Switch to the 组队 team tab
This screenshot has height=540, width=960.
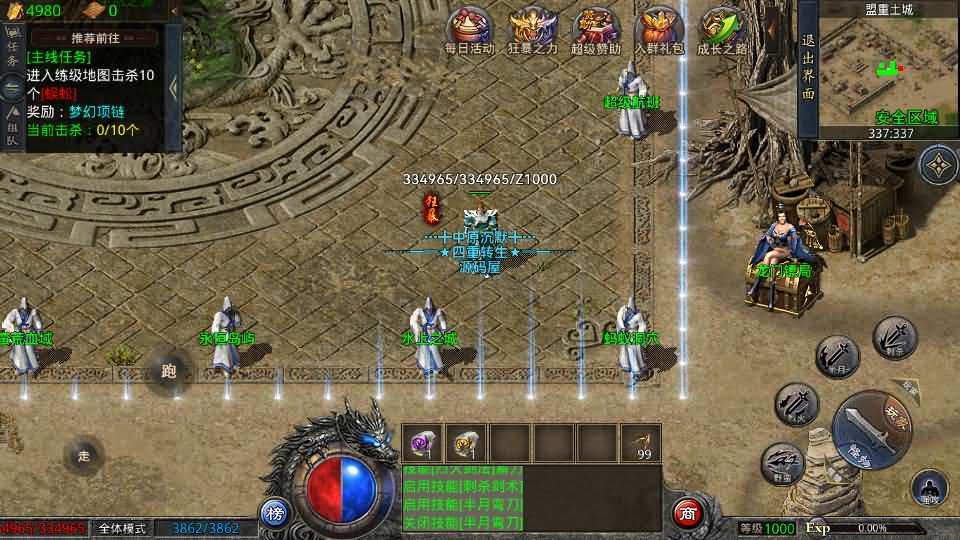point(13,127)
